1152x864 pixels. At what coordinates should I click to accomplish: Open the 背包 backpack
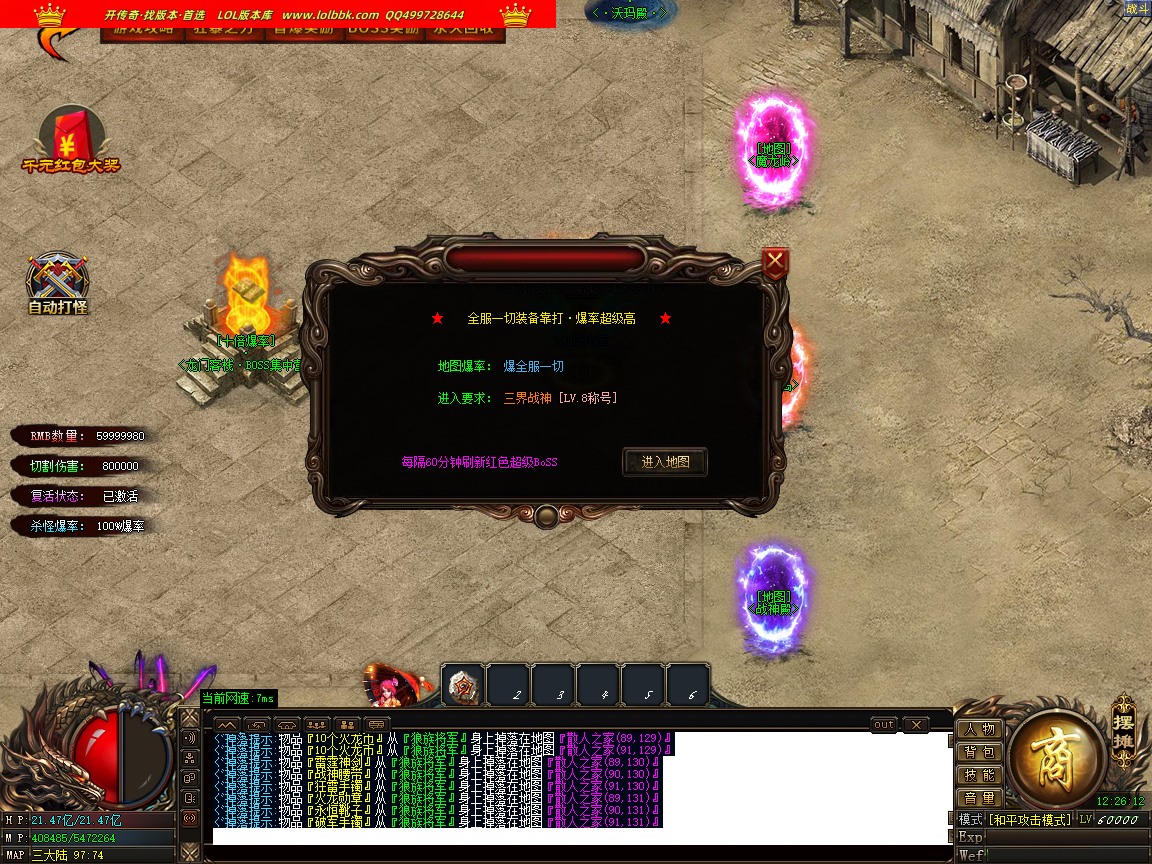pyautogui.click(x=979, y=752)
